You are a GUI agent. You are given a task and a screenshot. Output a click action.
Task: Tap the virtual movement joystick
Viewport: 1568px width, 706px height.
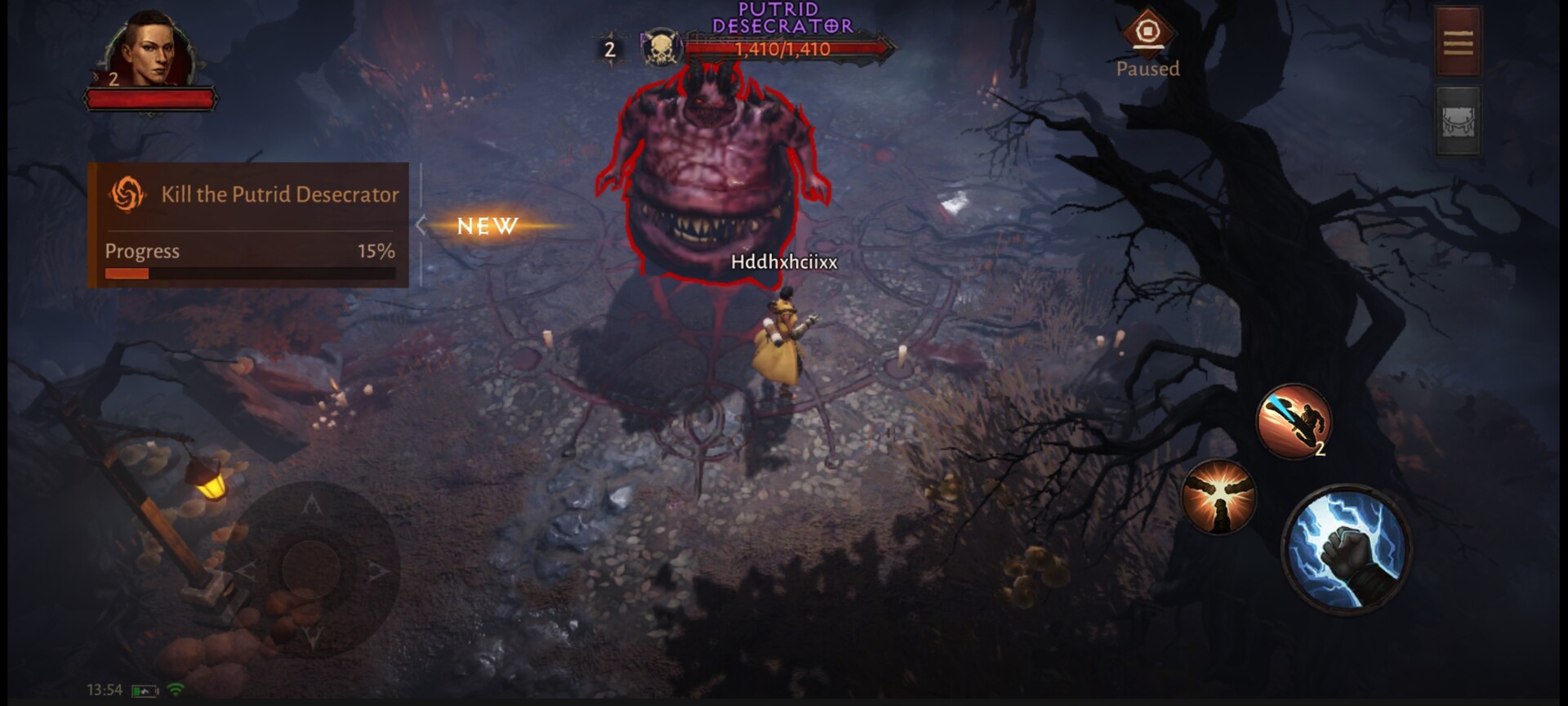click(x=311, y=567)
